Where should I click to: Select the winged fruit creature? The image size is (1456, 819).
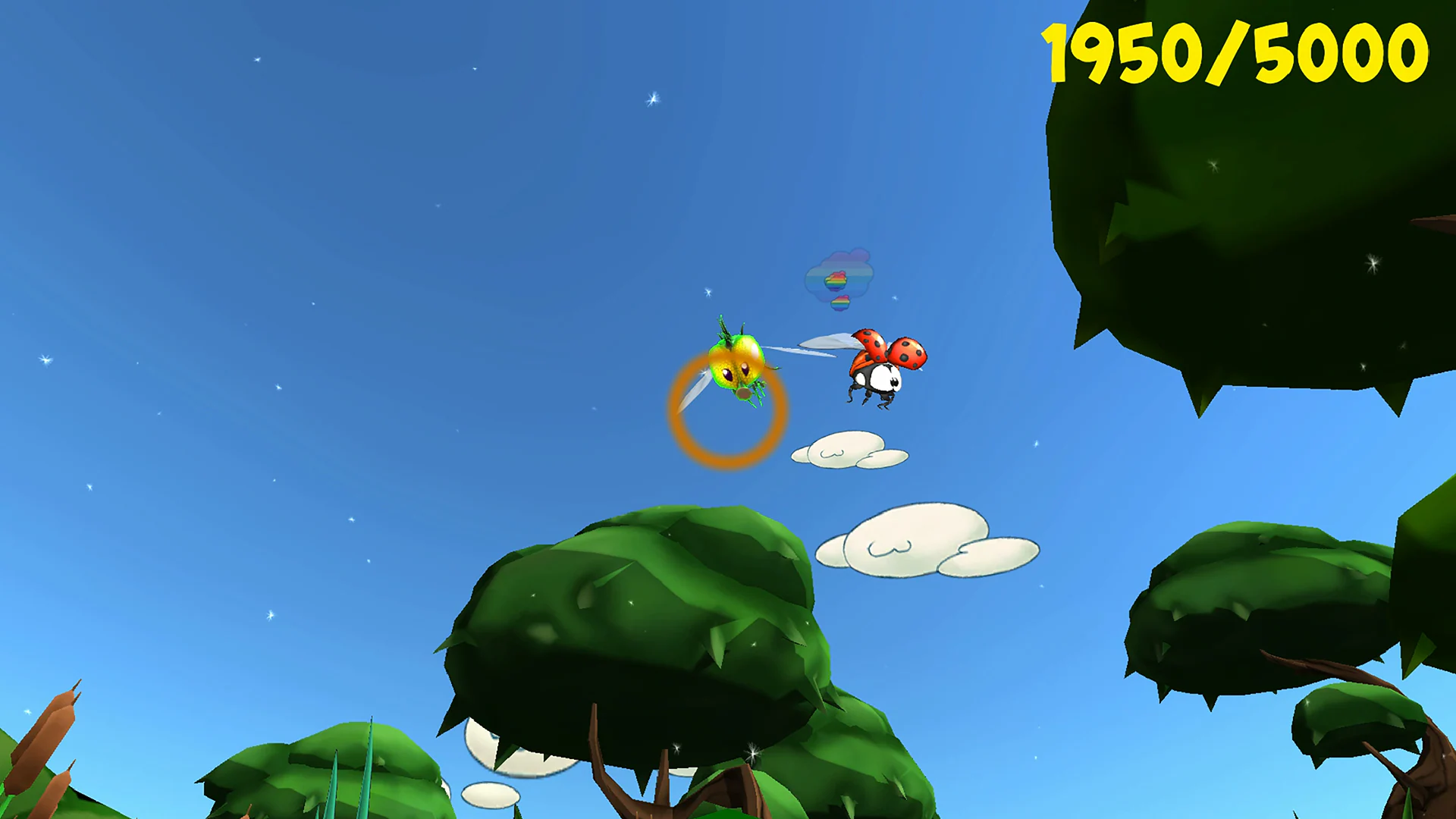(x=739, y=364)
